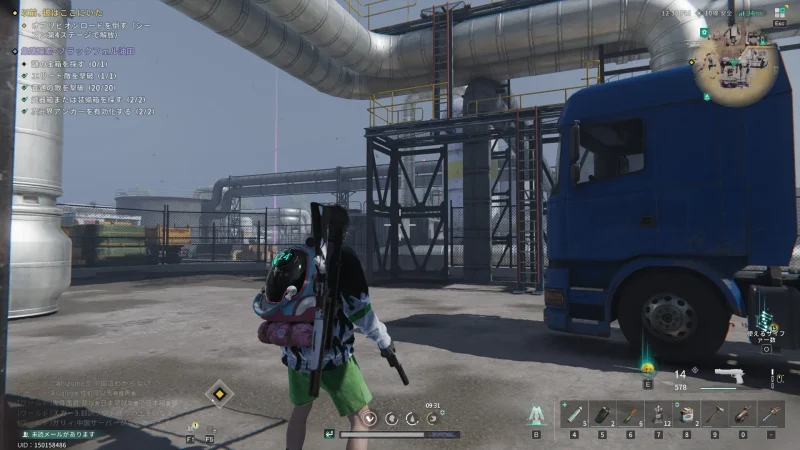Select the hotbar slot holding 12 items
This screenshot has width=800, height=450.
(x=659, y=413)
